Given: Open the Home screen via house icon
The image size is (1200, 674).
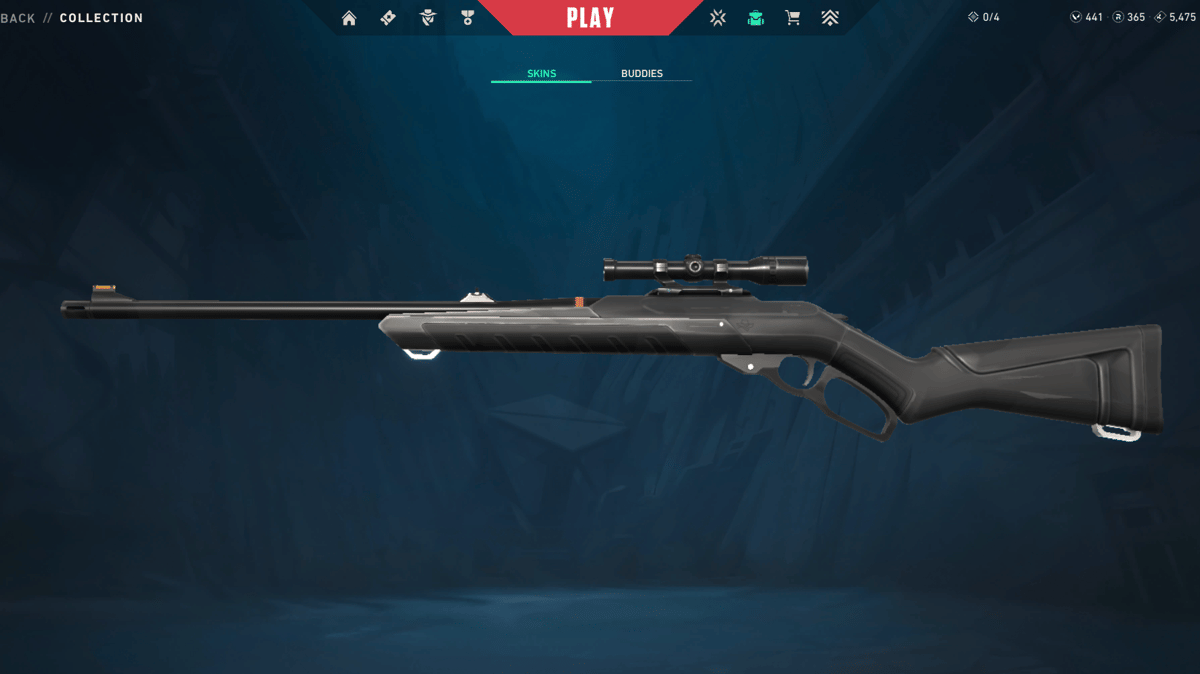Looking at the screenshot, I should 349,18.
